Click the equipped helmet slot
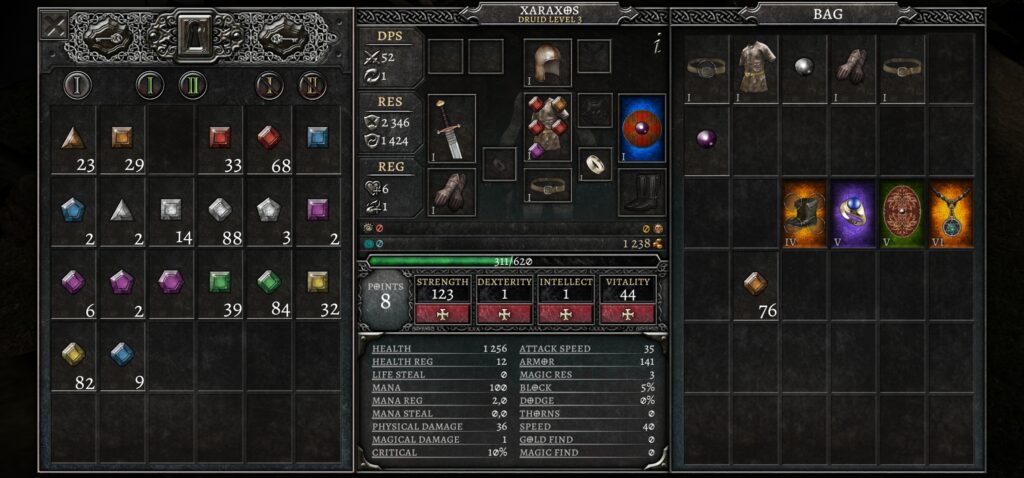 (x=547, y=61)
